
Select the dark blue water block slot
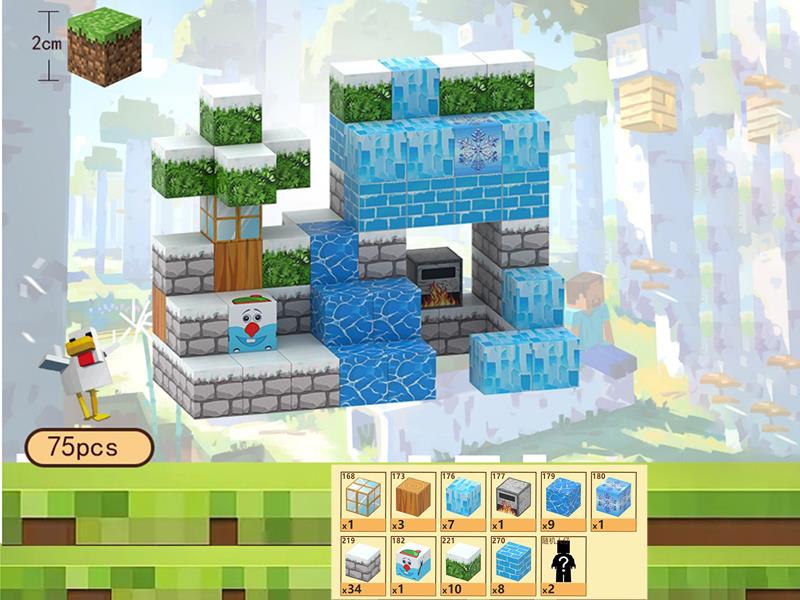click(562, 499)
